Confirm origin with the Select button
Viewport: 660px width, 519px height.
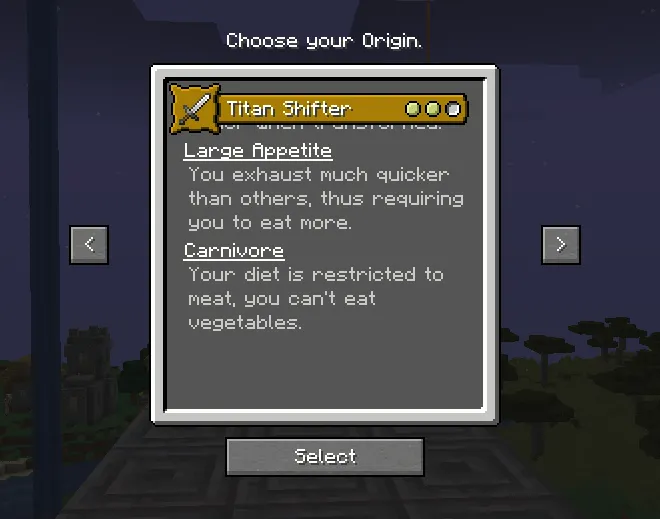pos(325,456)
